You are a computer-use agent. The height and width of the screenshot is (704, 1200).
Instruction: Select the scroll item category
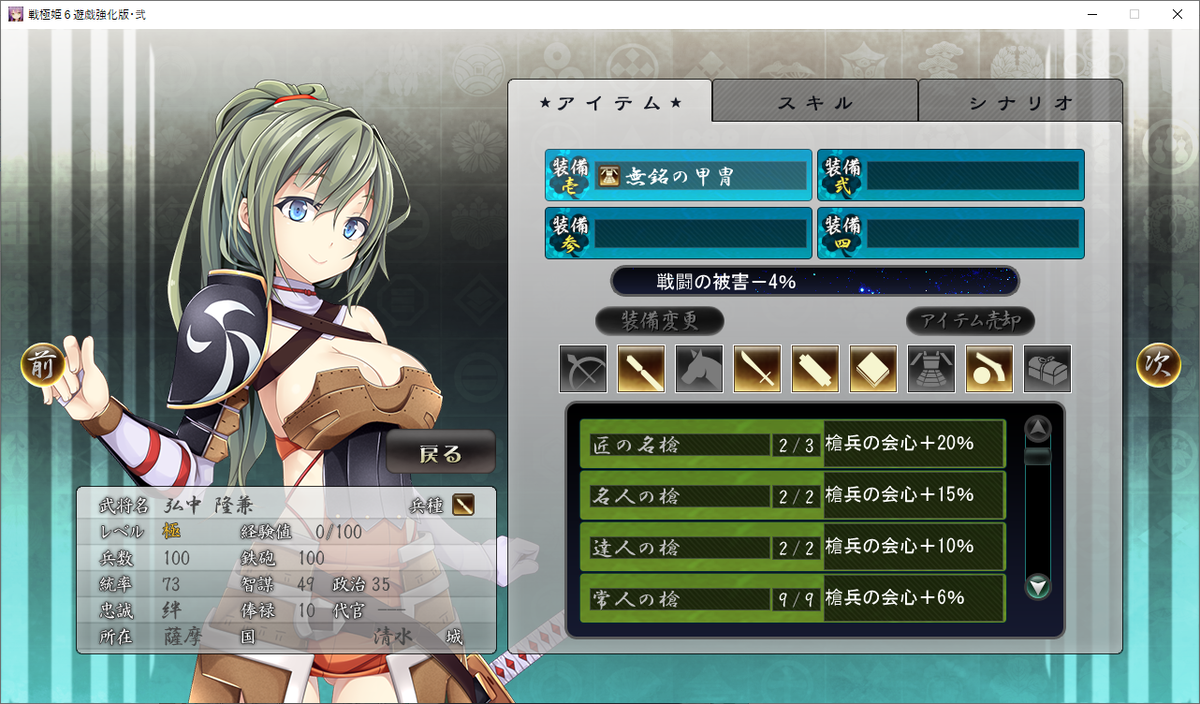coord(816,369)
